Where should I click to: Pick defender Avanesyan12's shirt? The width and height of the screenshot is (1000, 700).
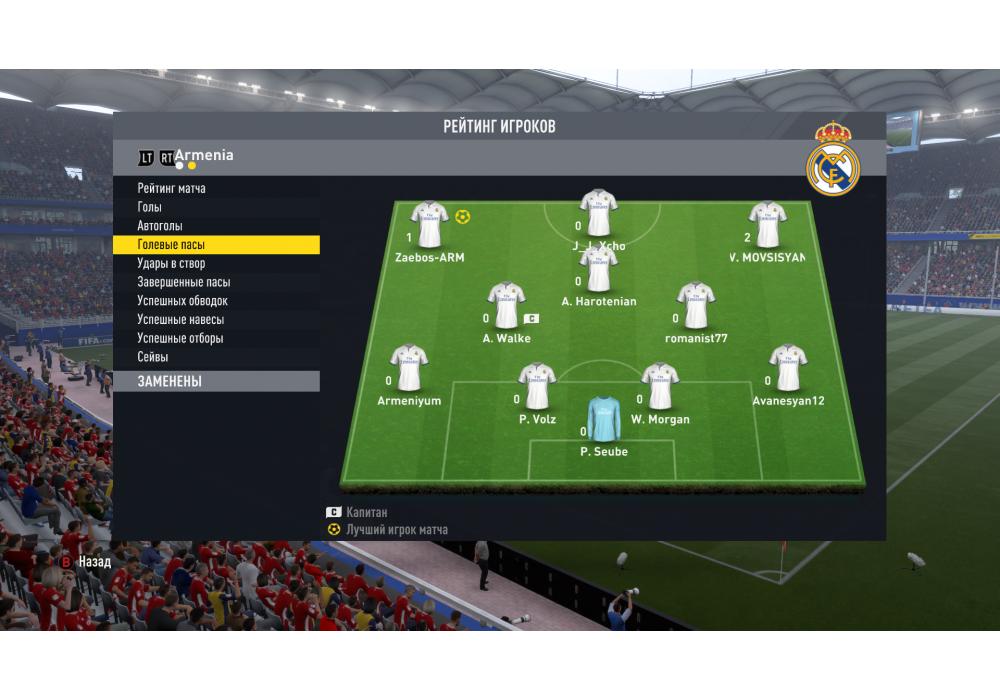pos(788,368)
